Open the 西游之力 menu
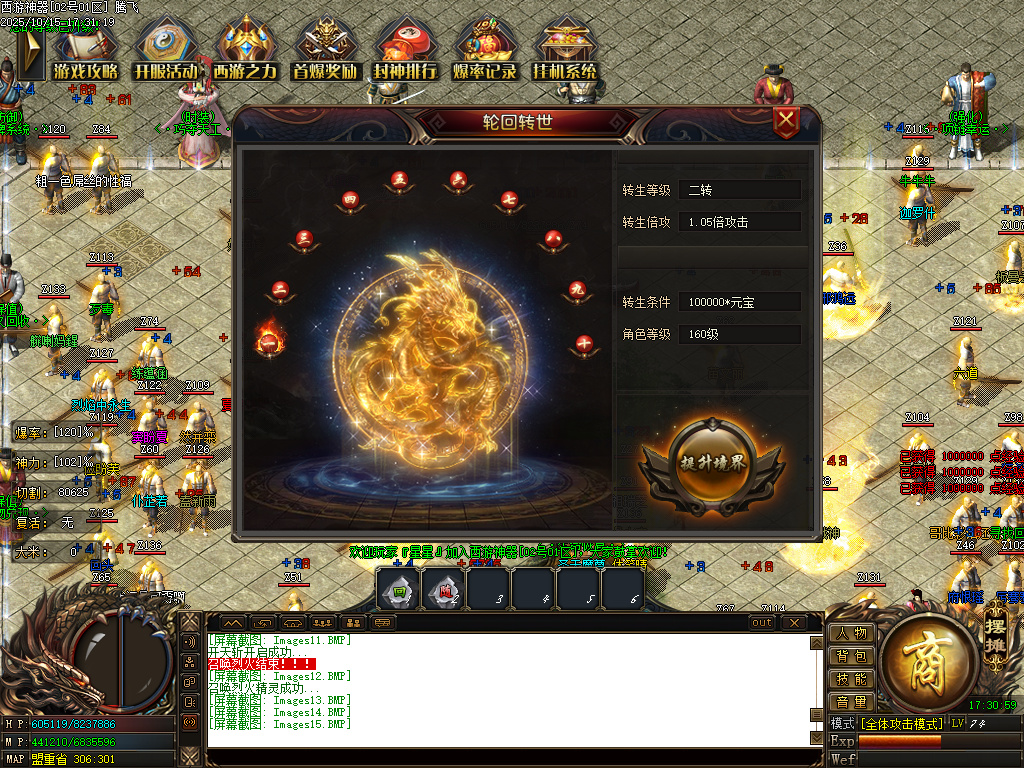Image resolution: width=1024 pixels, height=768 pixels. tap(246, 51)
